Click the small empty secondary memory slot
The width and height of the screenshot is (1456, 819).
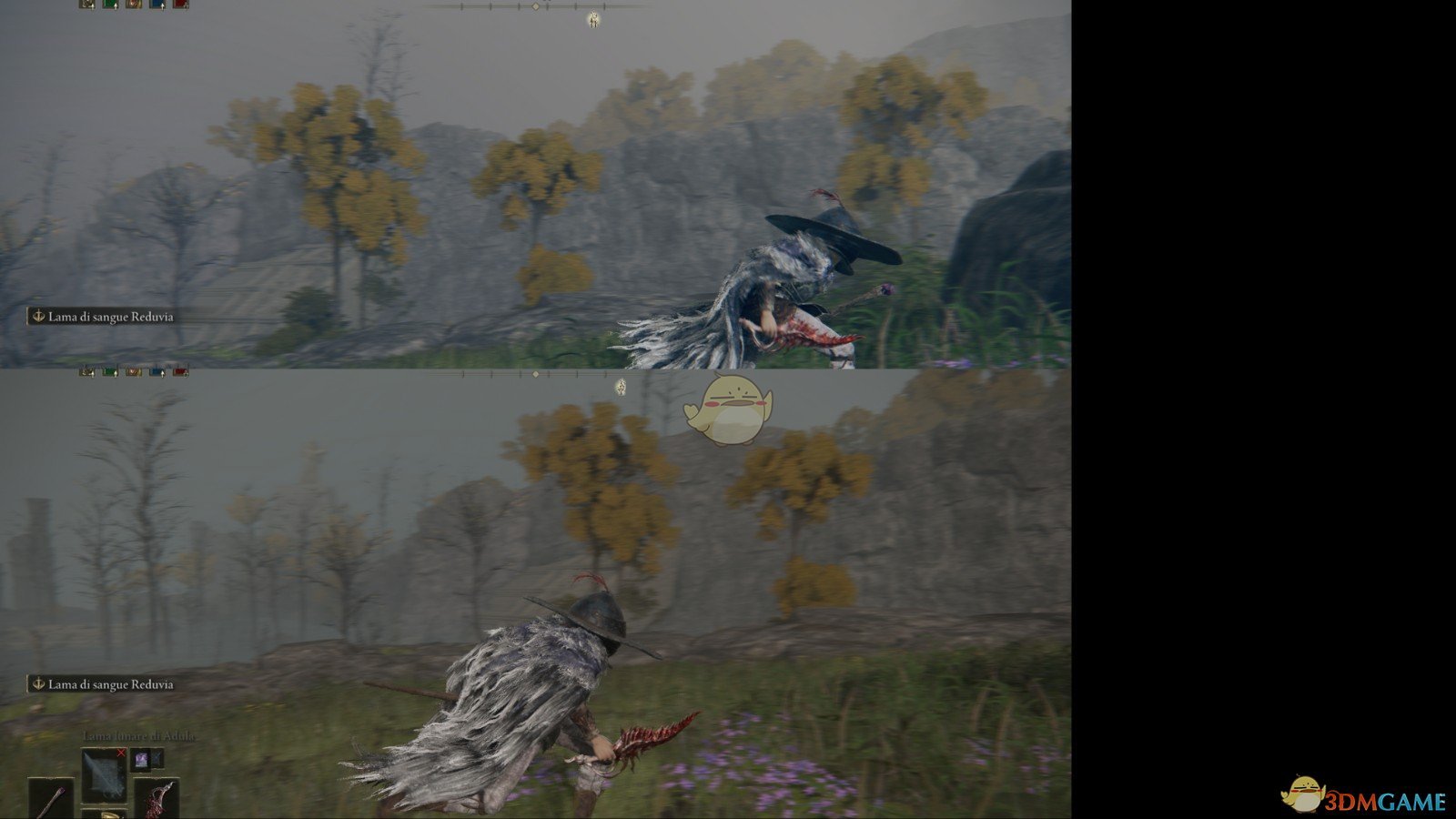157,759
